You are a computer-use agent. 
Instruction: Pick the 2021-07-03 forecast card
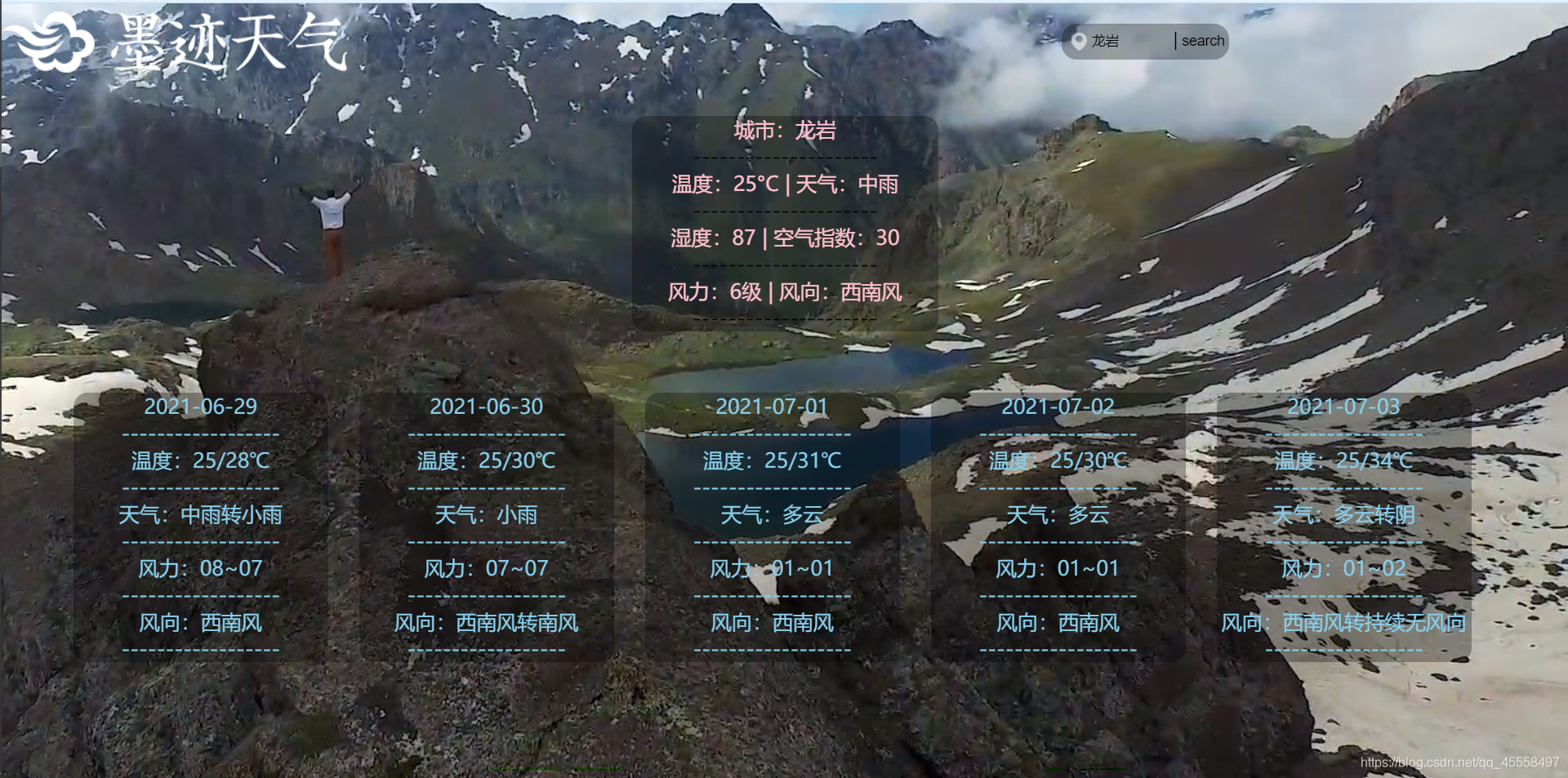[1344, 527]
